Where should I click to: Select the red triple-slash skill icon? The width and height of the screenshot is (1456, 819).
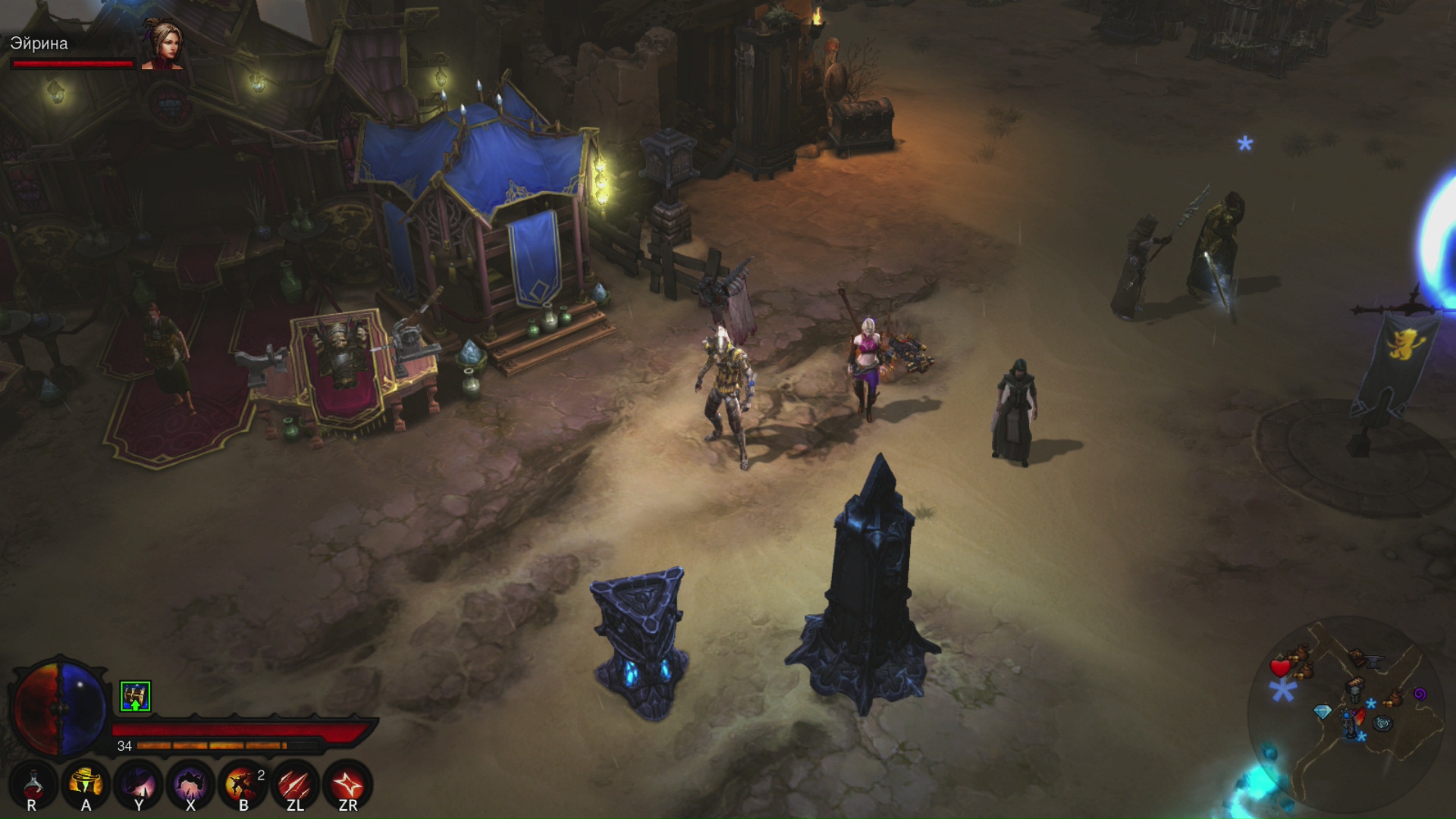coord(295,784)
